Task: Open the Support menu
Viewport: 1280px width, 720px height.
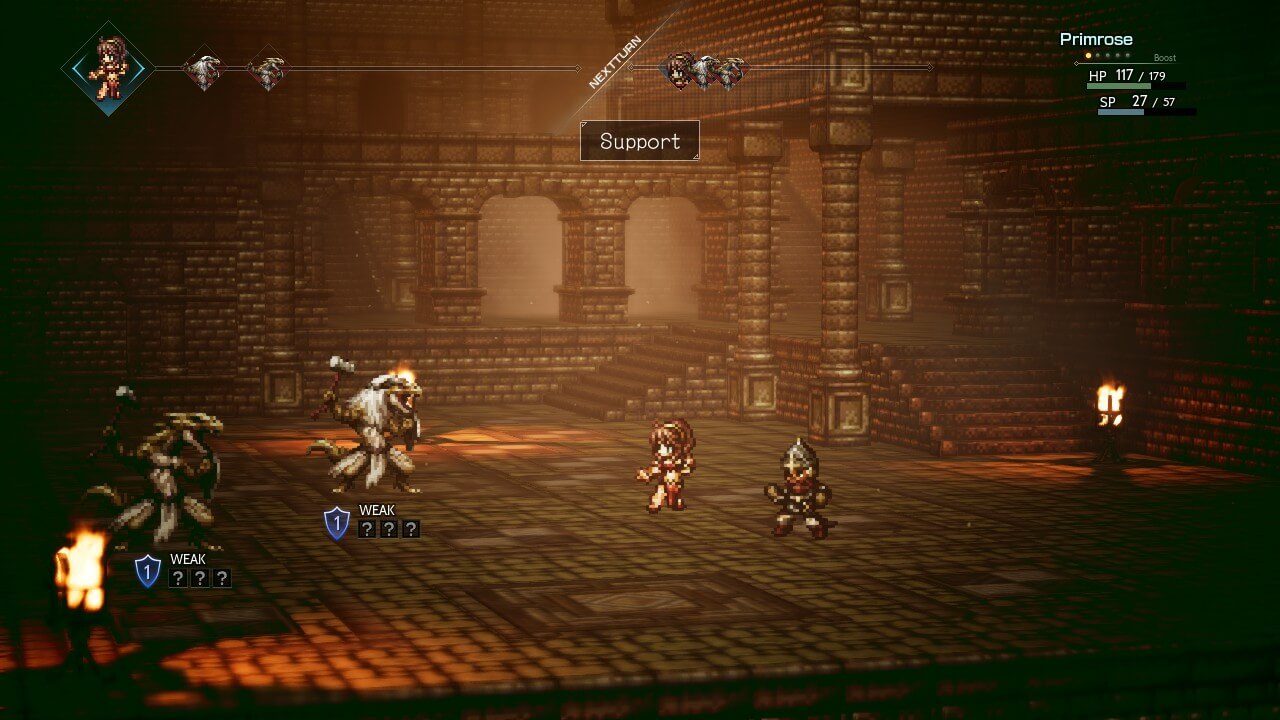Action: point(639,141)
